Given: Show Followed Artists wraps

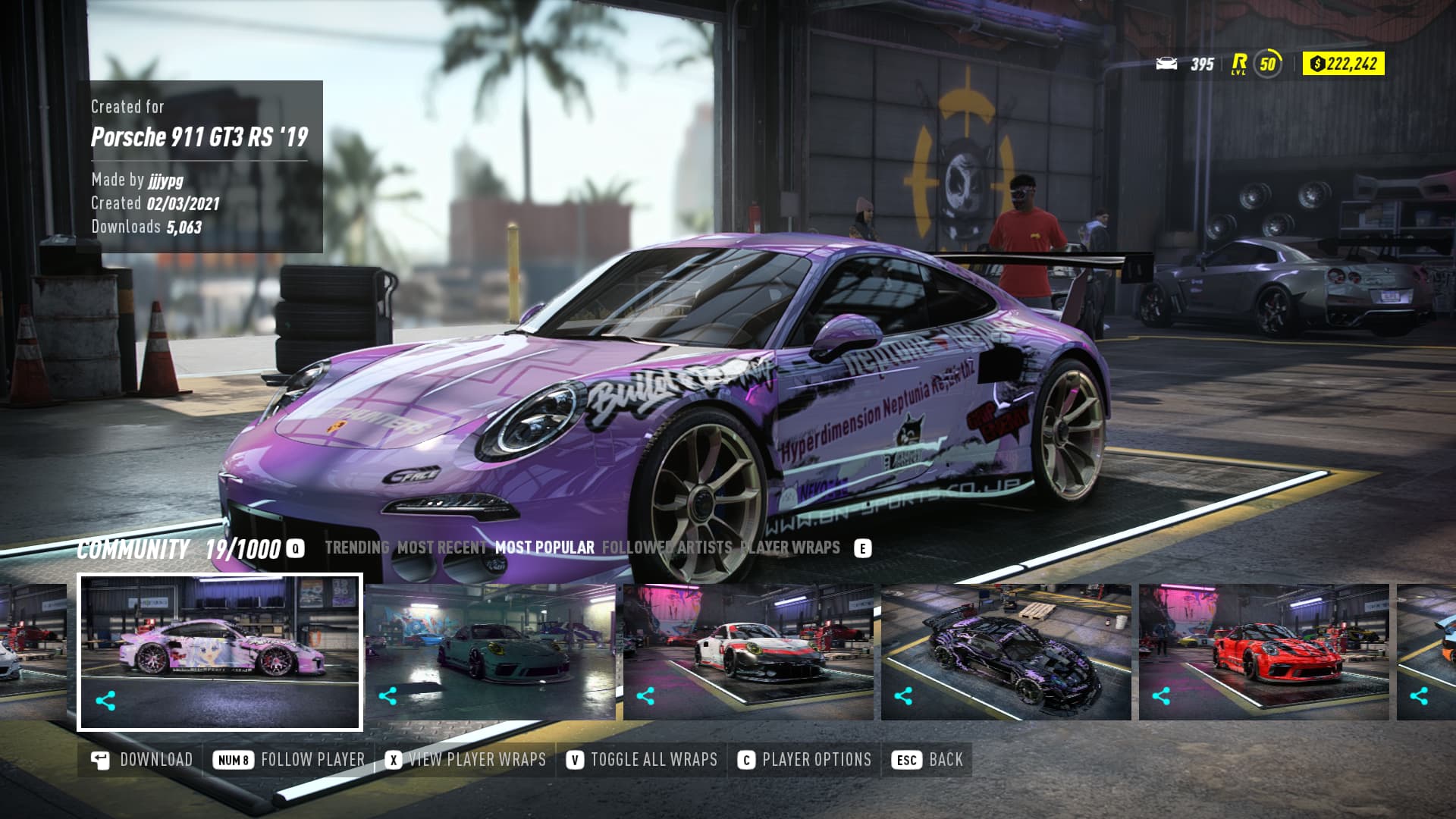Looking at the screenshot, I should 667,548.
